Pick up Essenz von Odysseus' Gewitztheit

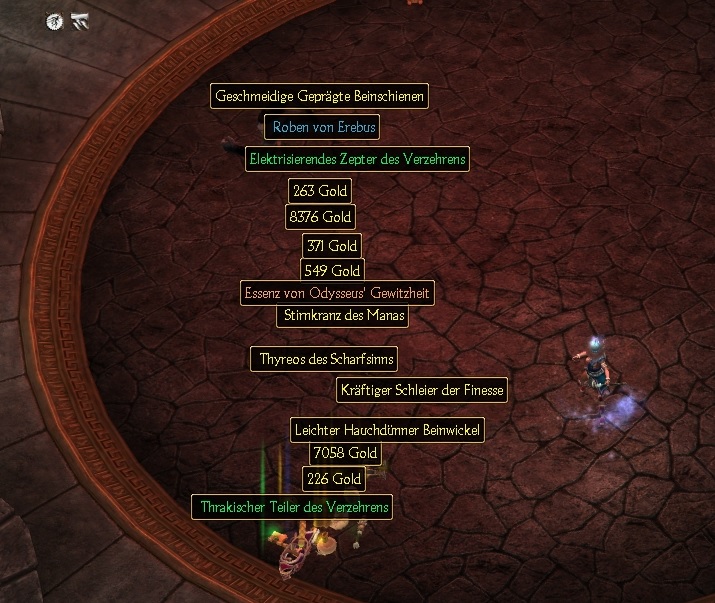point(338,293)
